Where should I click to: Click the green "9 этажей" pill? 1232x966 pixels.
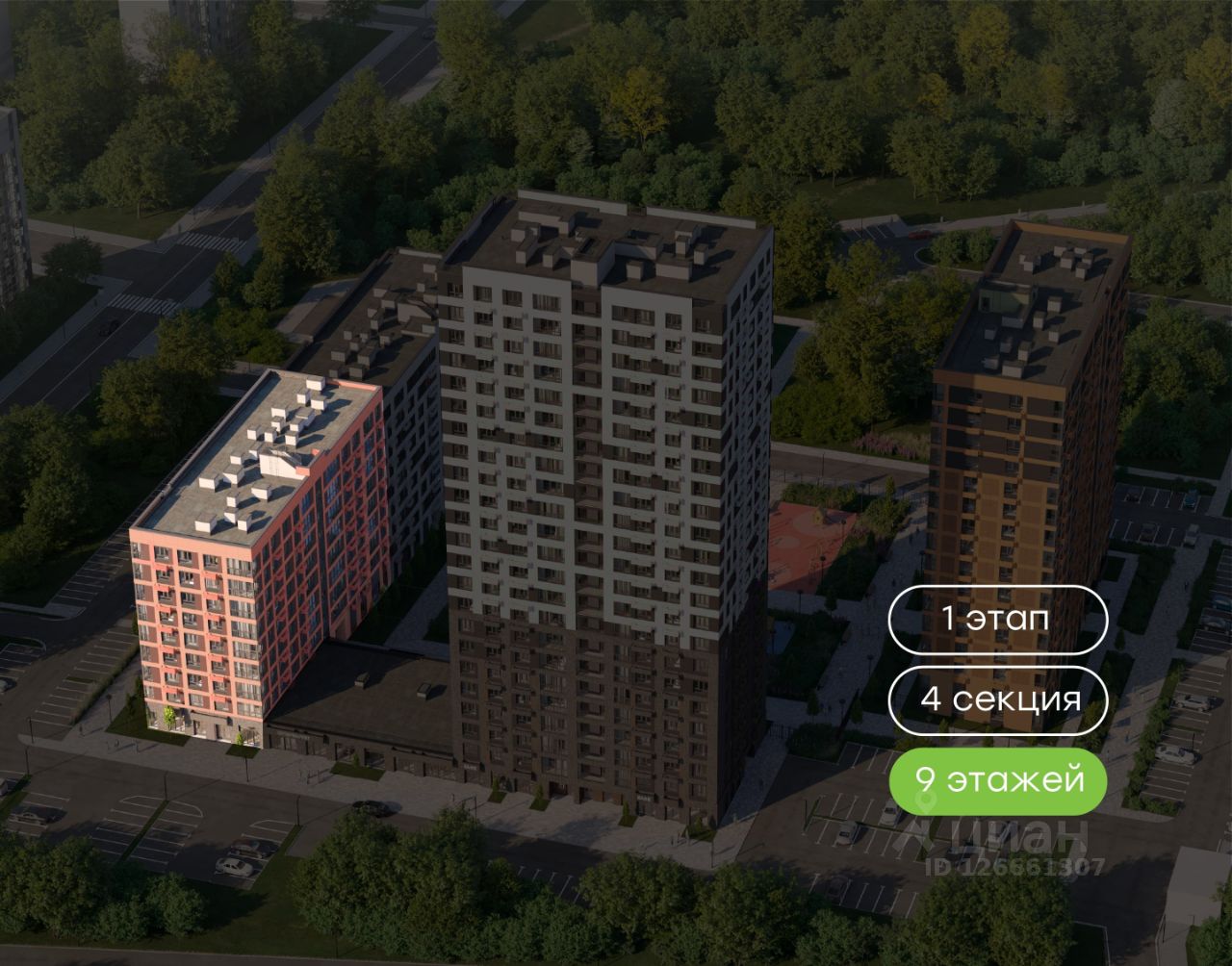pos(997,779)
